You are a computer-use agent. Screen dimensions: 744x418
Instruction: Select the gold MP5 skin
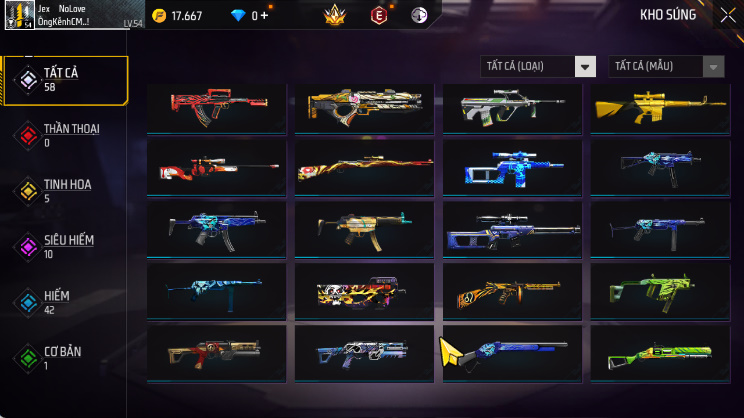[363, 230]
